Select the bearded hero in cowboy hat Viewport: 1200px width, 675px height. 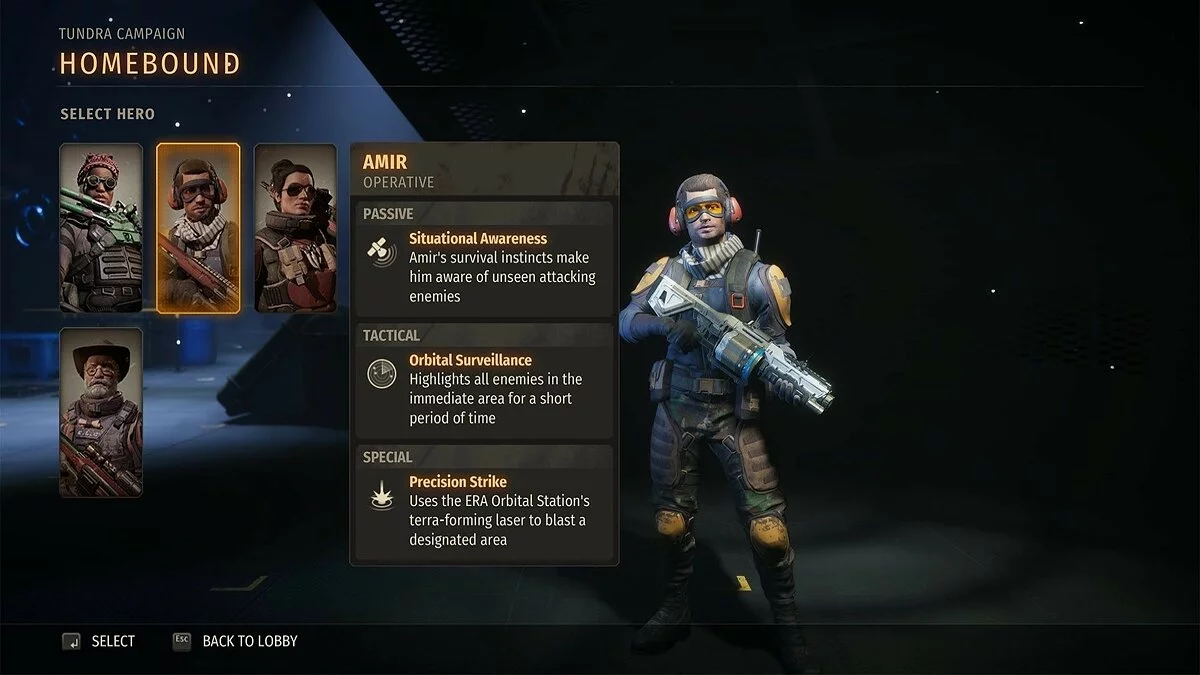click(x=101, y=412)
